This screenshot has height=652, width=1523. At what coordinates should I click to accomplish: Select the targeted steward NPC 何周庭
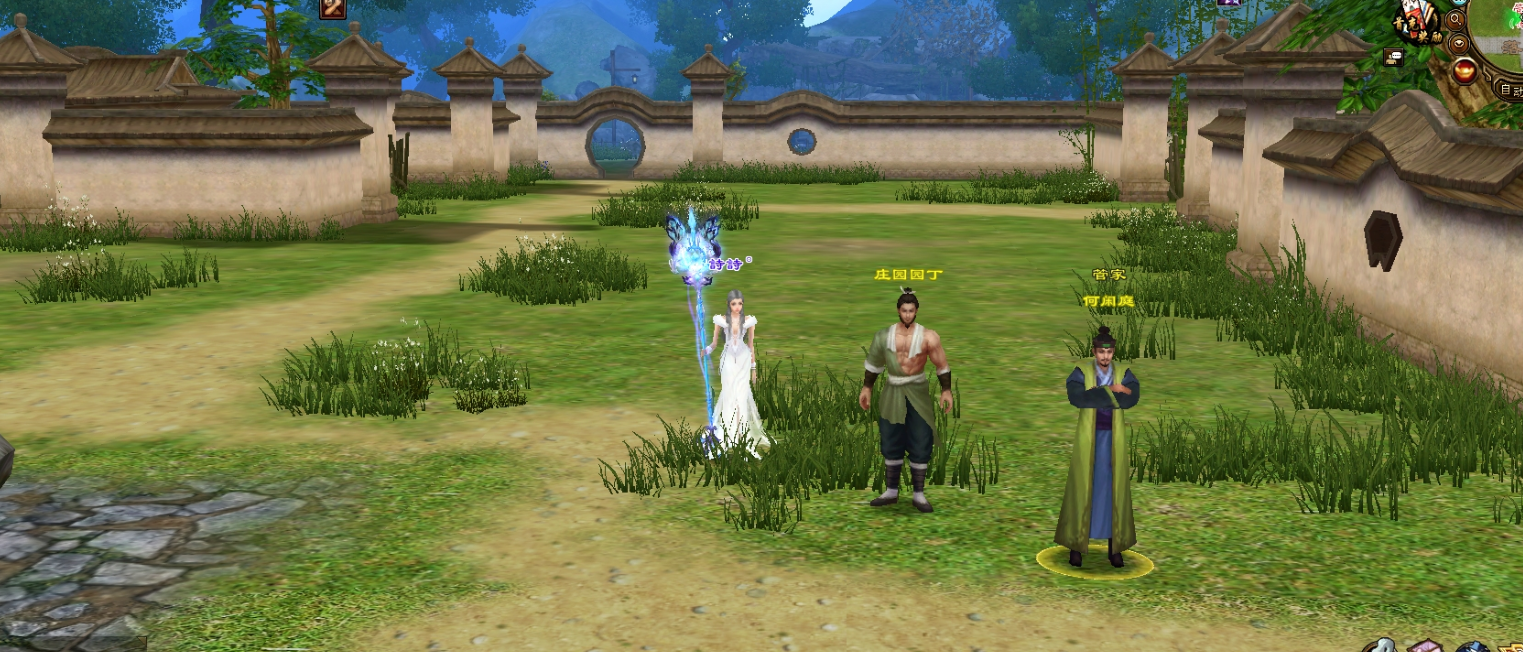coord(1096,450)
